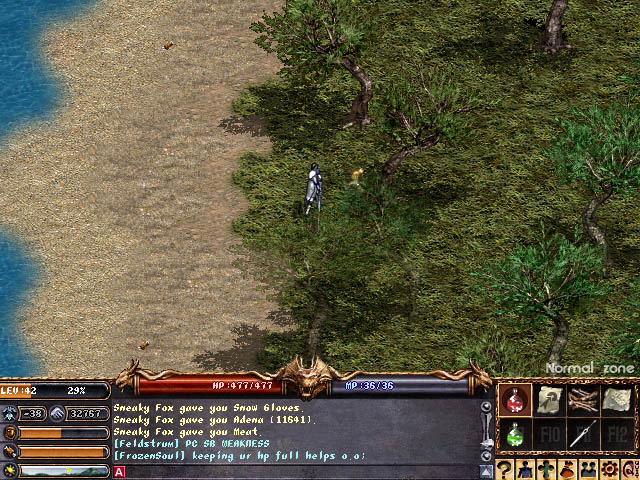Select the silver wand hotbar slot

tap(581, 434)
